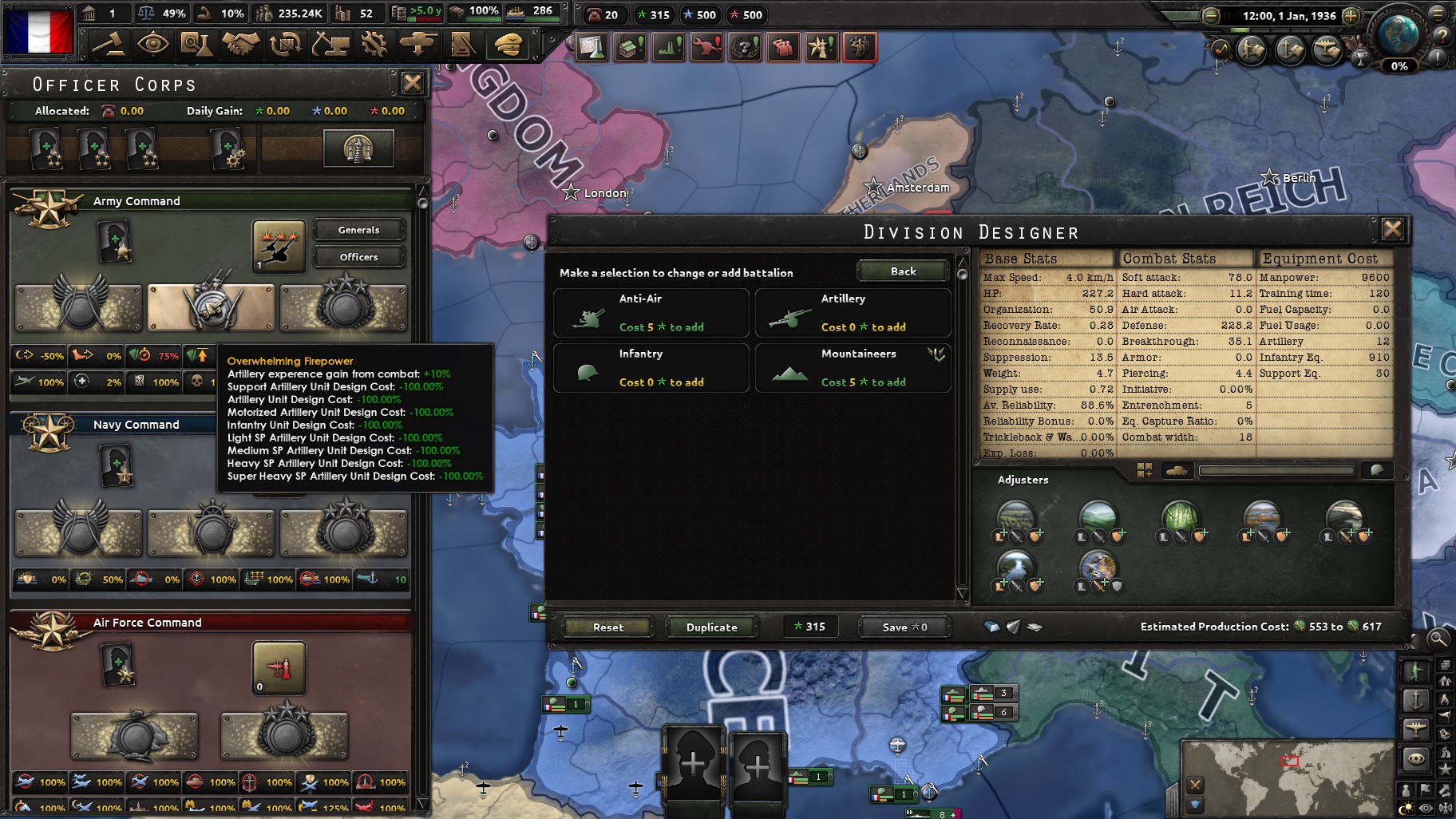Open the Decisions flask icon
This screenshot has width=1456, height=819.
click(592, 46)
